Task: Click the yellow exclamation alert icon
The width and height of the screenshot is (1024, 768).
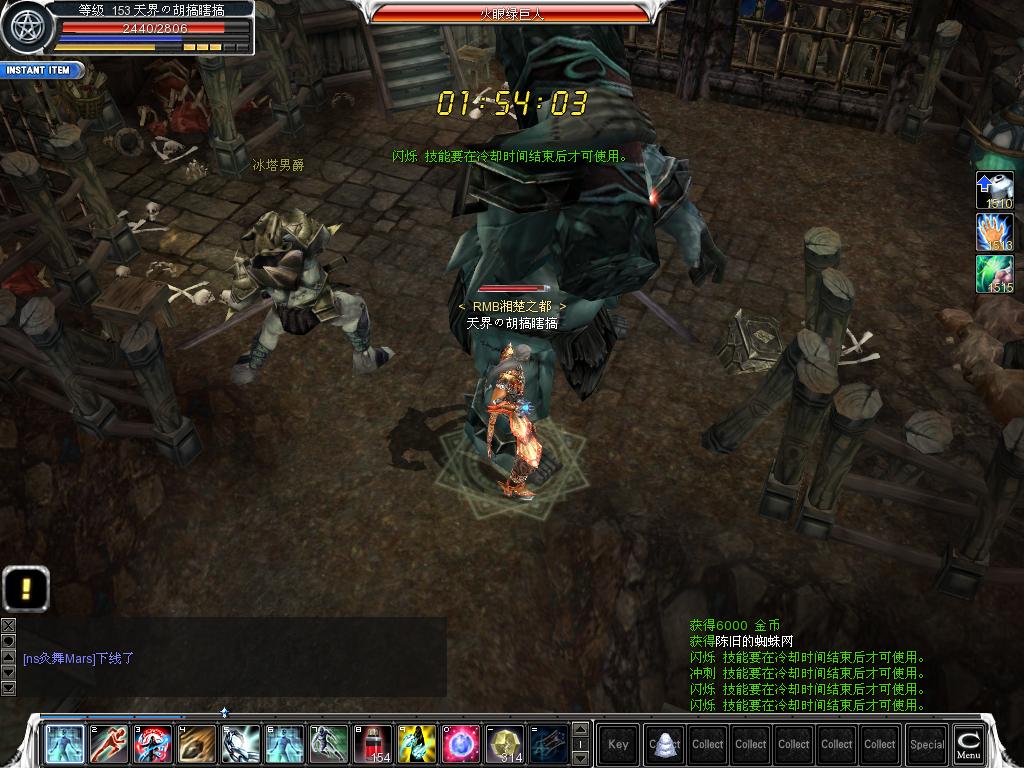Action: point(26,587)
